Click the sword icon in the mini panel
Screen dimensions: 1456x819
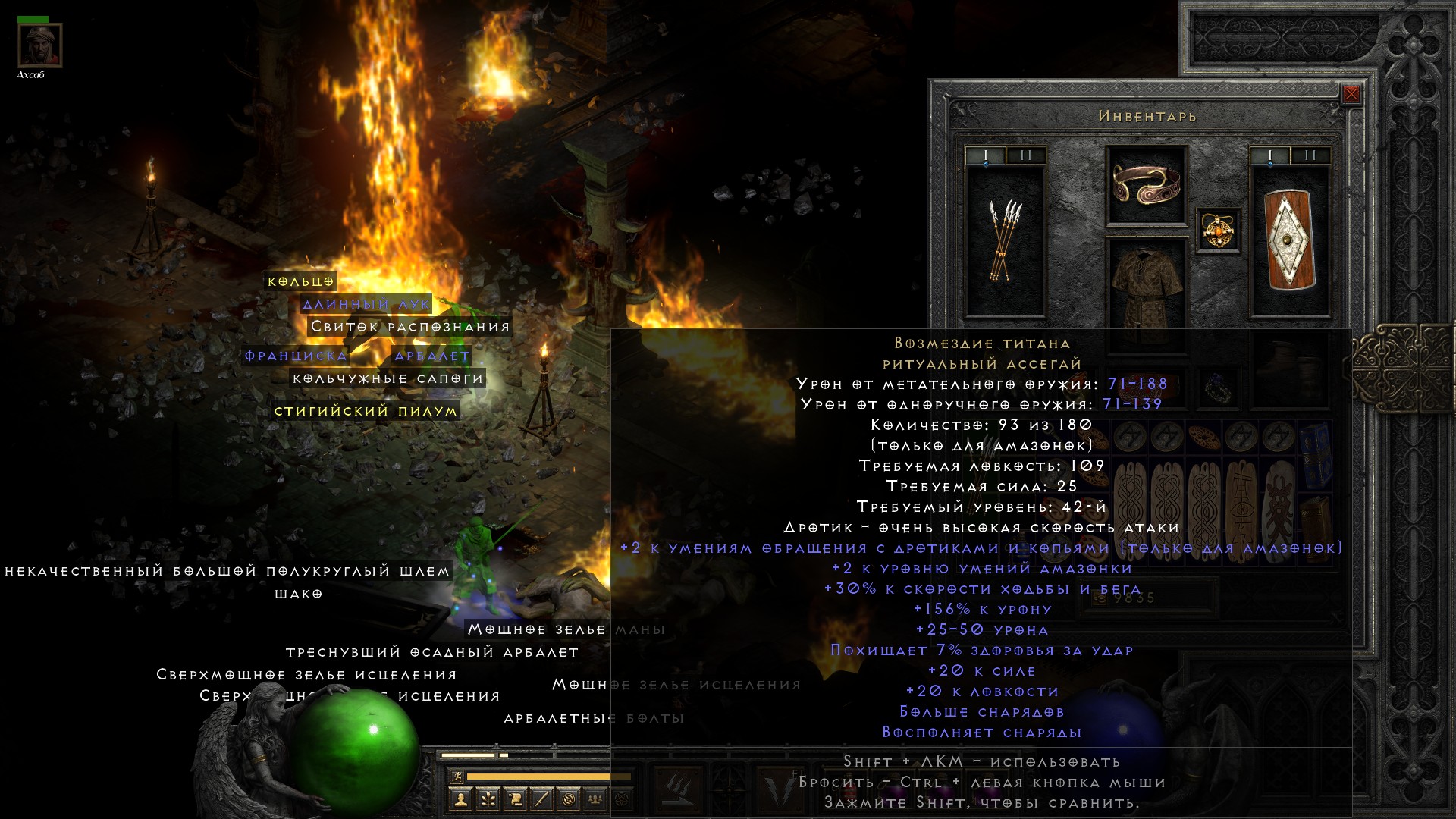pos(541,799)
